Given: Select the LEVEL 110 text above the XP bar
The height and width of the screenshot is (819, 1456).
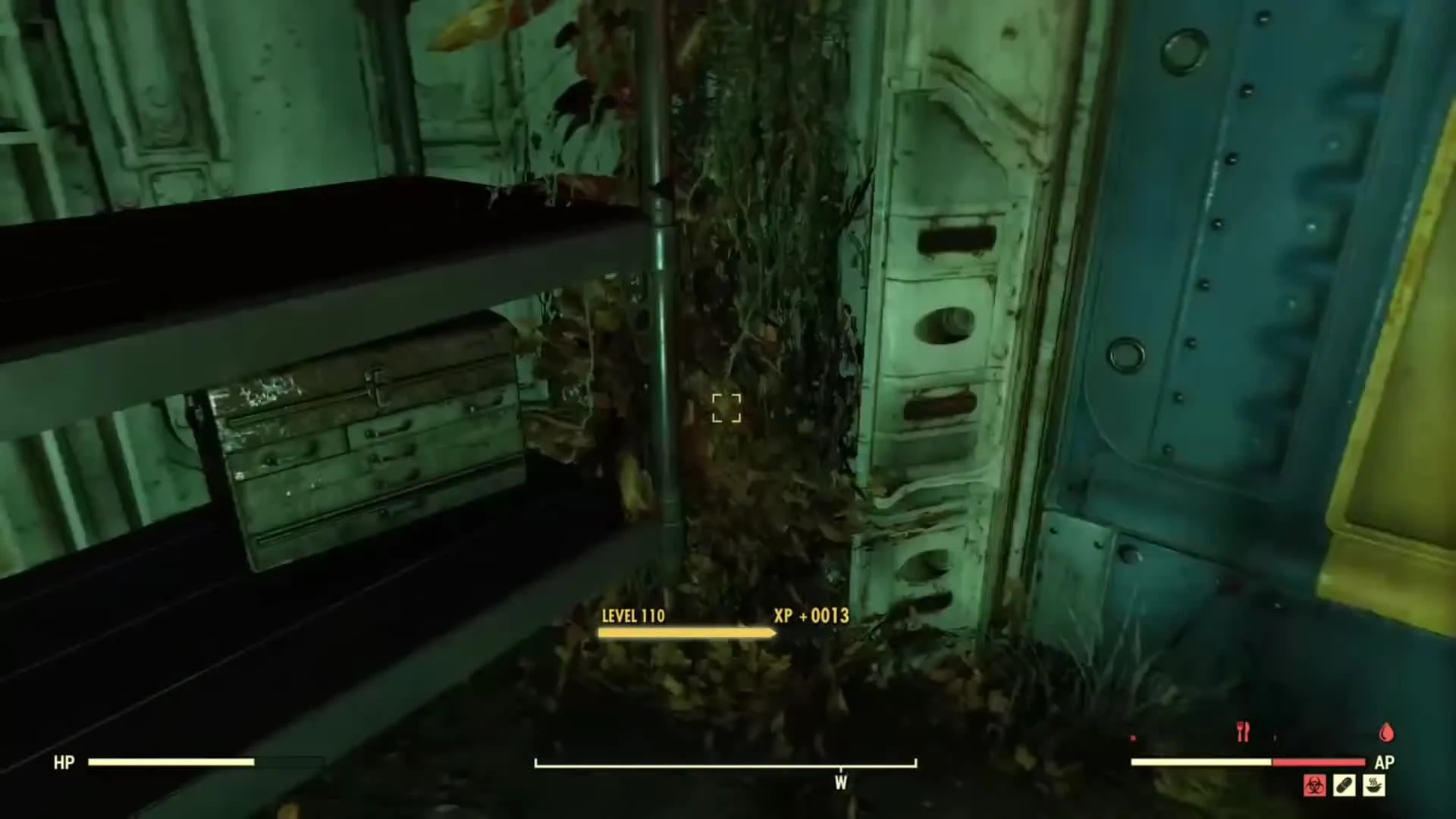Looking at the screenshot, I should [x=632, y=617].
